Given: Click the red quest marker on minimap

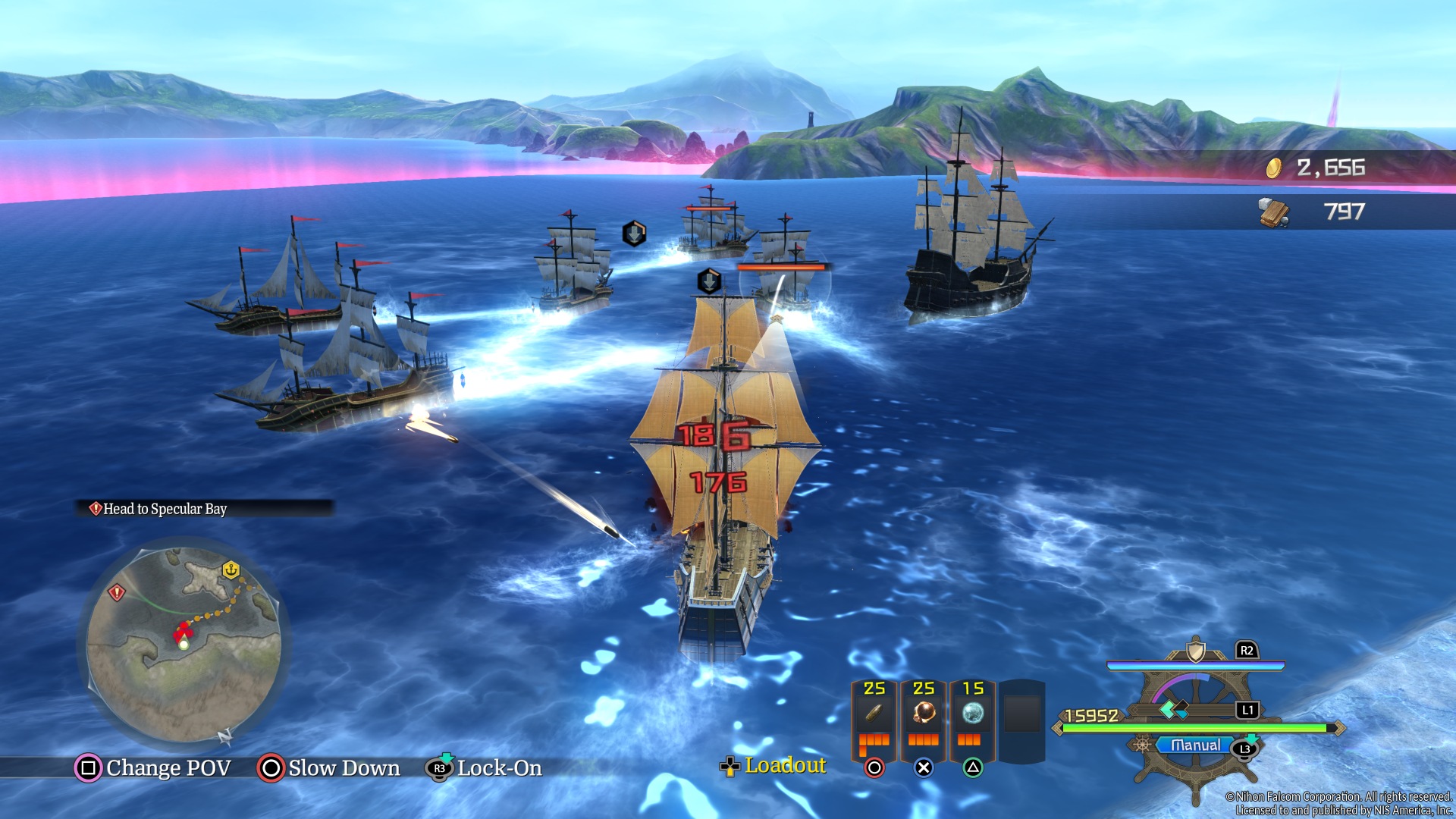Looking at the screenshot, I should (116, 592).
